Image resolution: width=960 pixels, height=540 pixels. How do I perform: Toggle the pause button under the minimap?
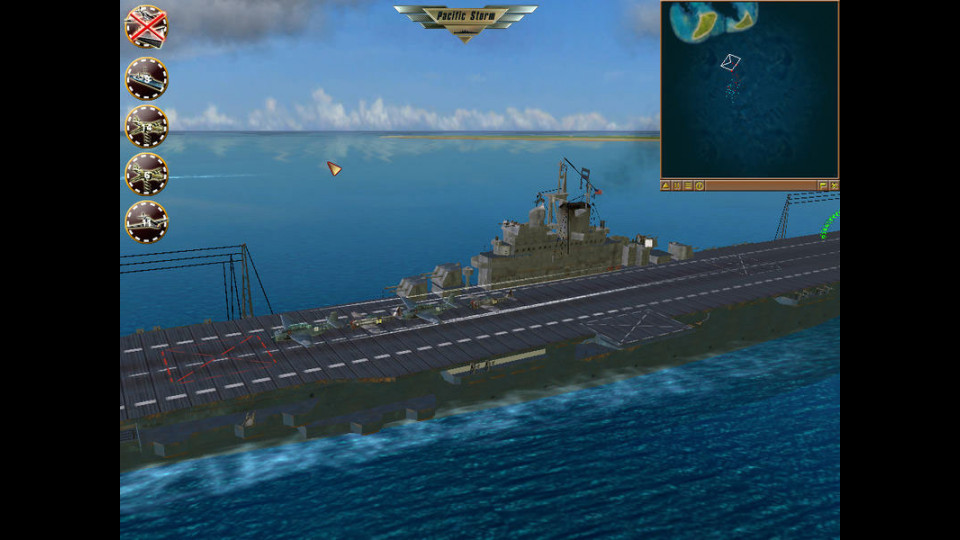click(678, 186)
